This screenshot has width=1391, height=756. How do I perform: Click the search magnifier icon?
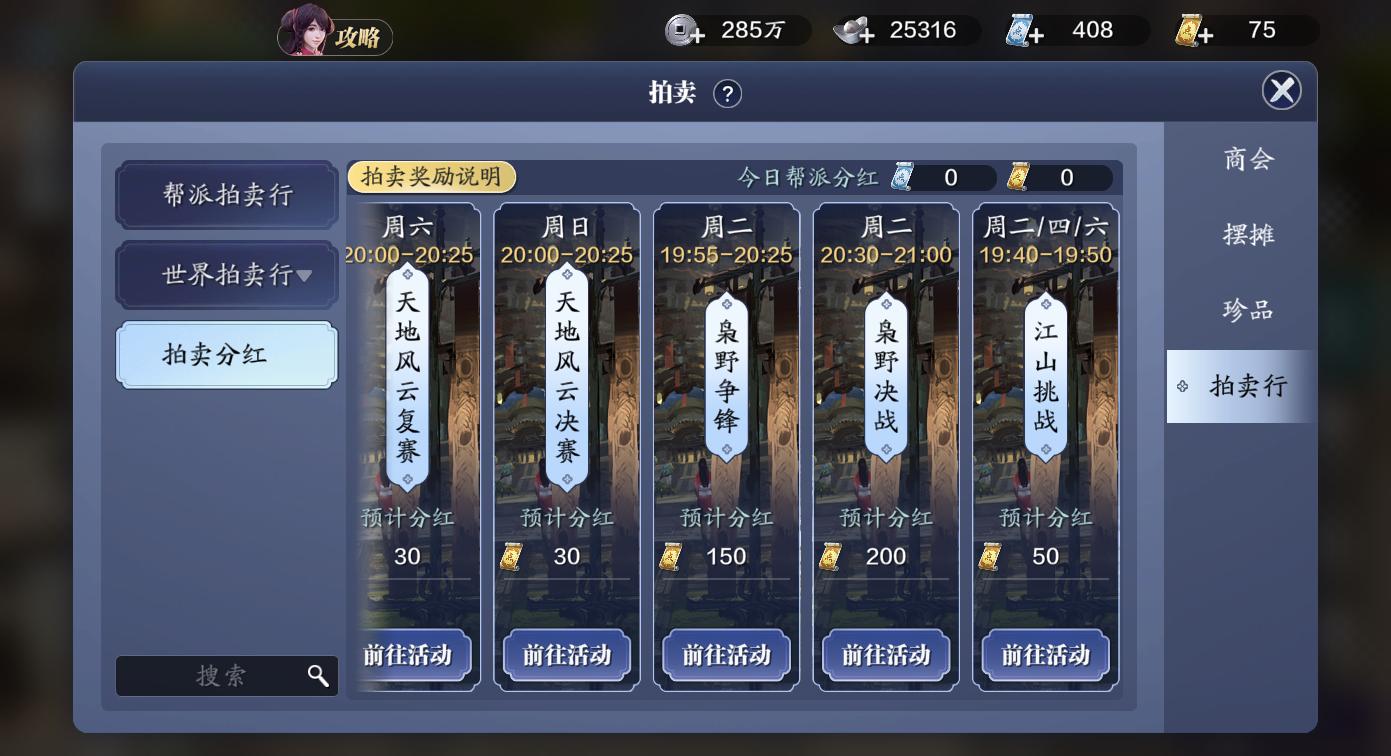pyautogui.click(x=318, y=676)
